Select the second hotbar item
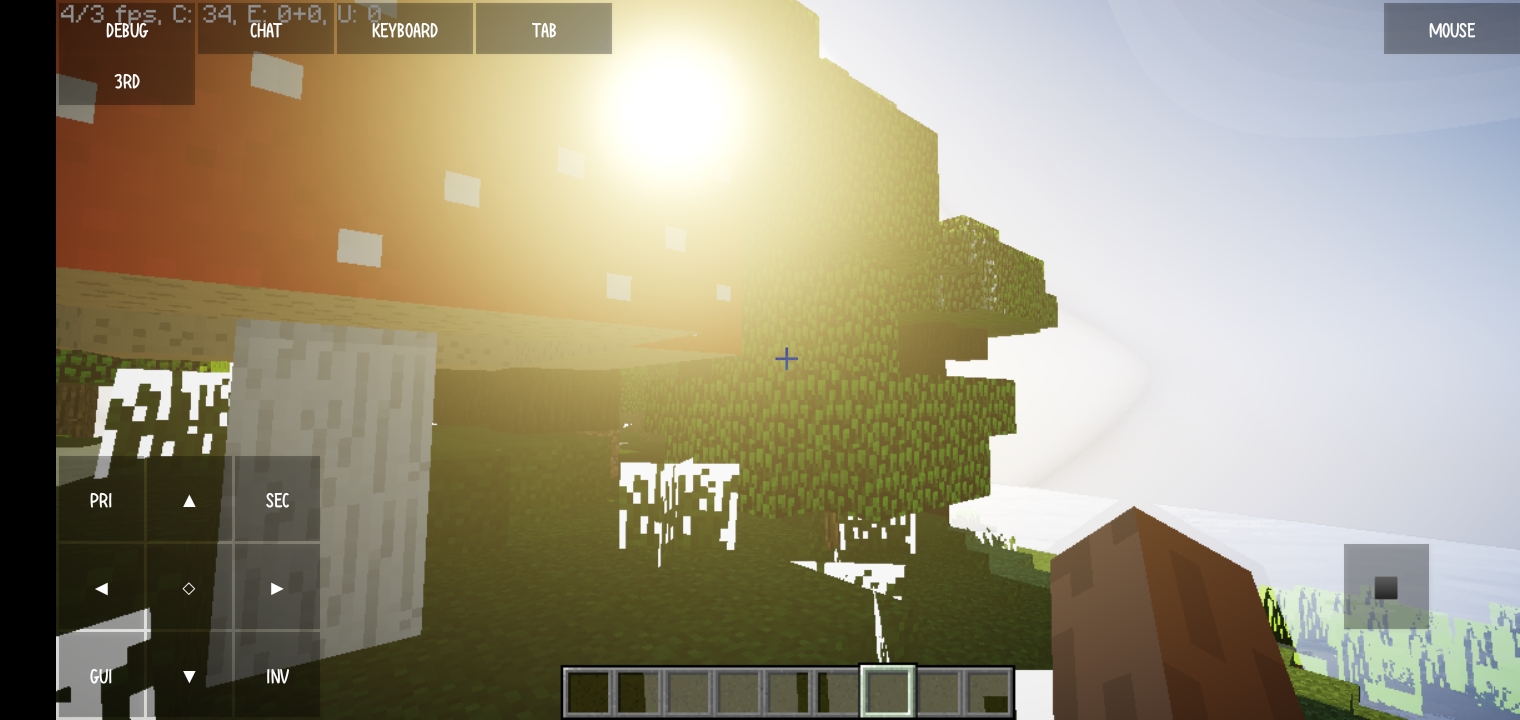The width and height of the screenshot is (1520, 720). click(639, 690)
